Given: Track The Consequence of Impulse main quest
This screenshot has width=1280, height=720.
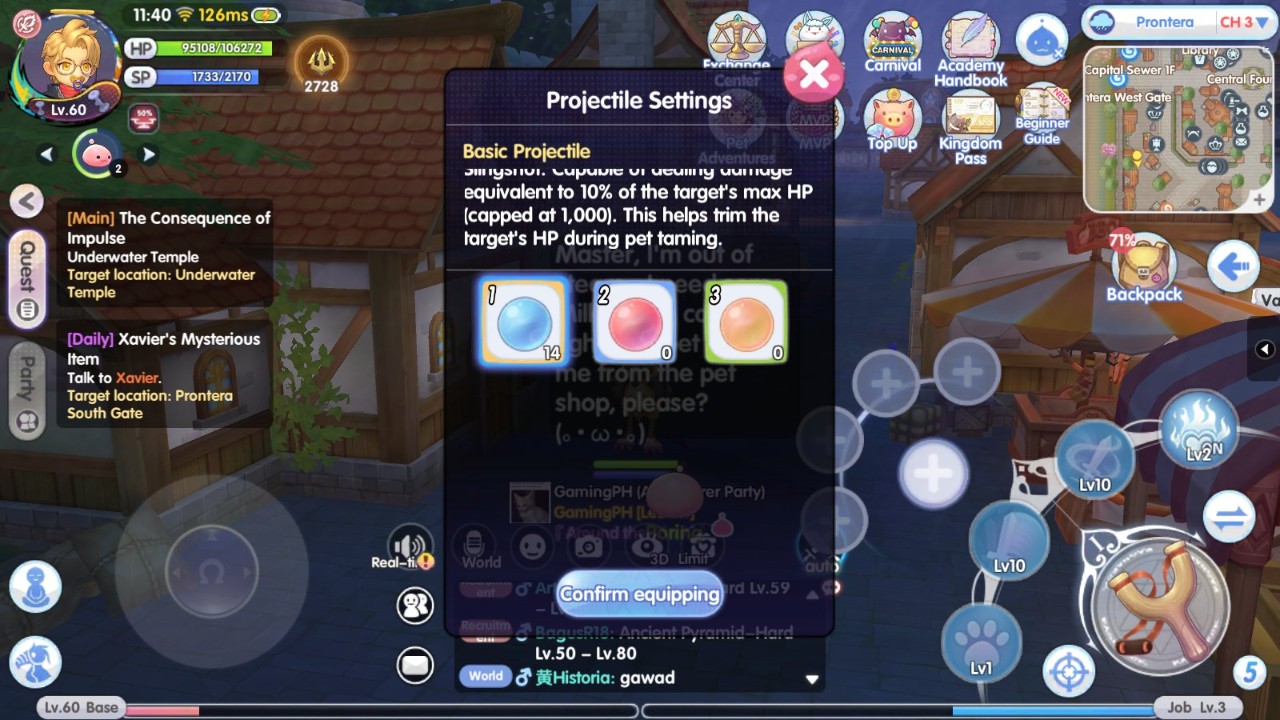Looking at the screenshot, I should tap(168, 254).
